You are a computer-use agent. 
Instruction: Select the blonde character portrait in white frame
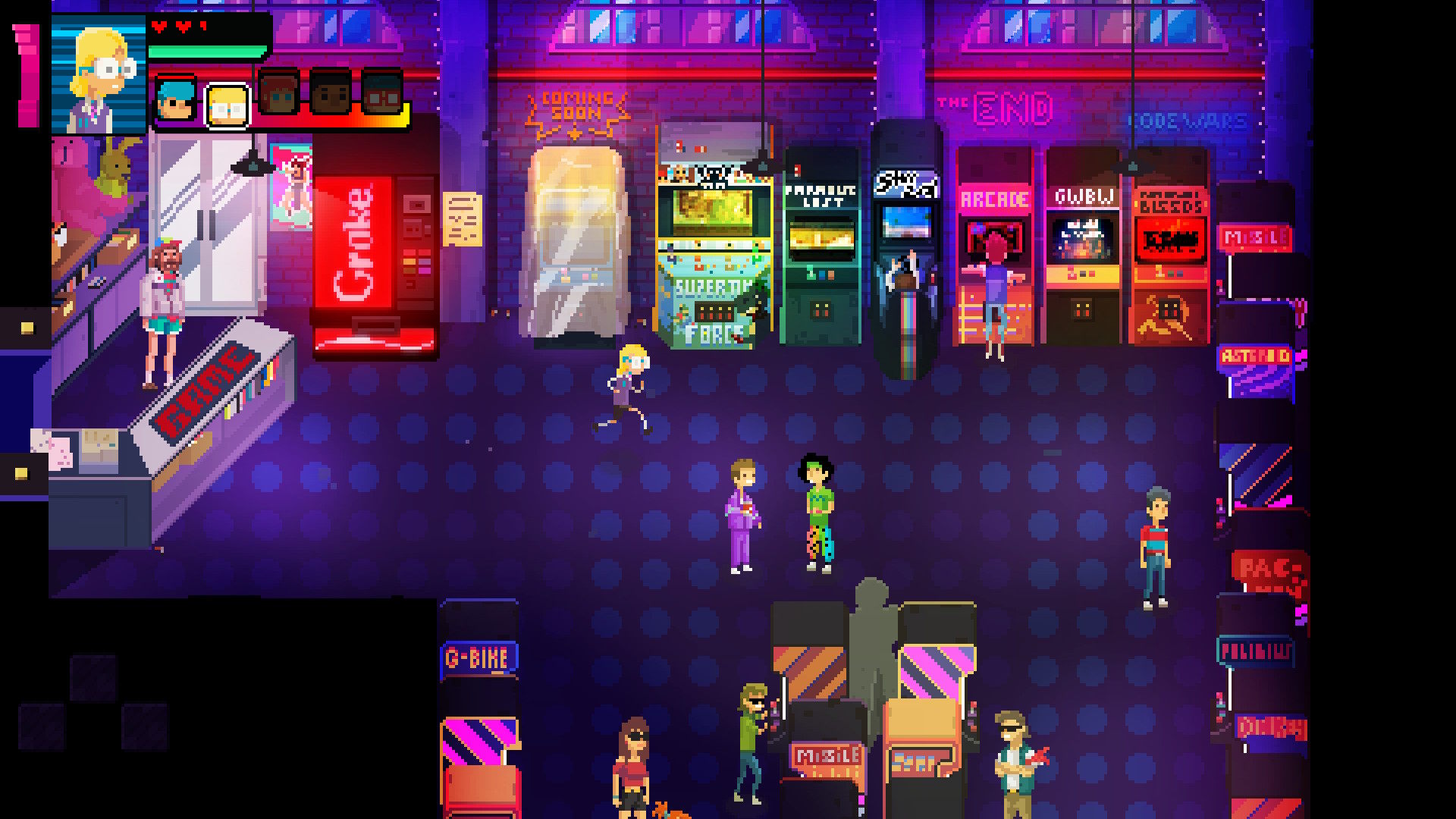227,105
